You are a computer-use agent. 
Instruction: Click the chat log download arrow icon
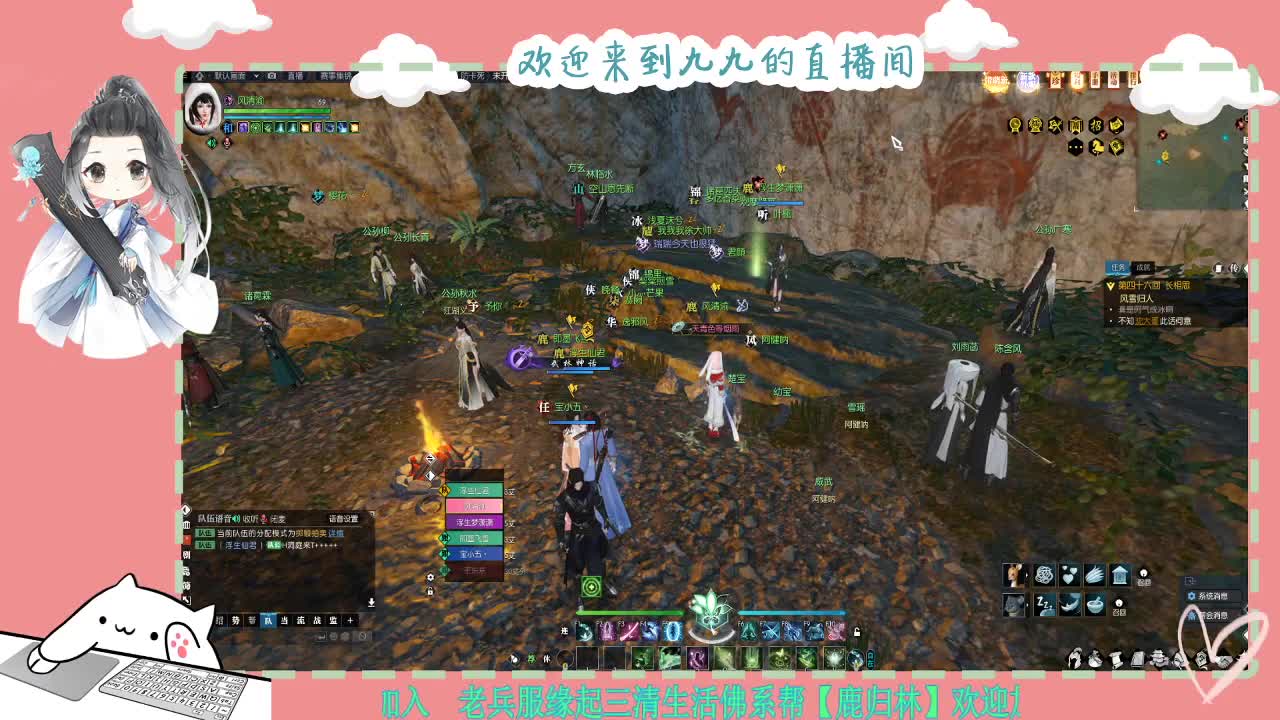(371, 602)
